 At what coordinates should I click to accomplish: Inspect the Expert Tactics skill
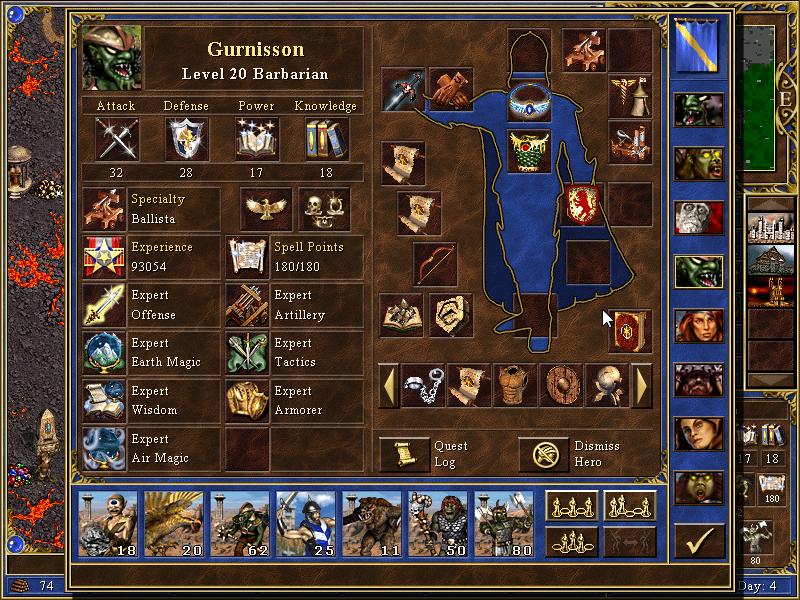pos(248,353)
